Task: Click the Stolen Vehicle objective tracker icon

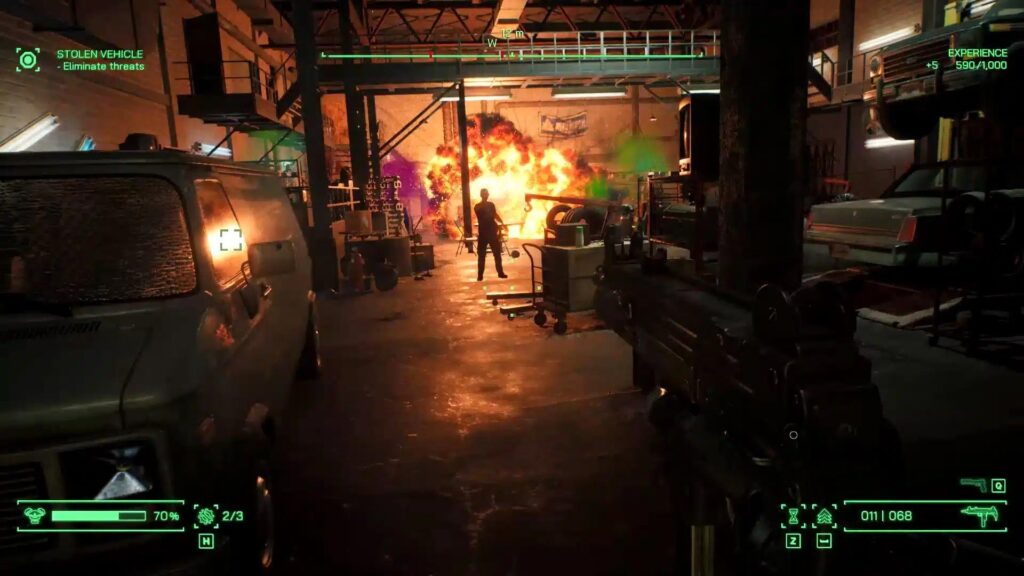Action: tap(27, 59)
